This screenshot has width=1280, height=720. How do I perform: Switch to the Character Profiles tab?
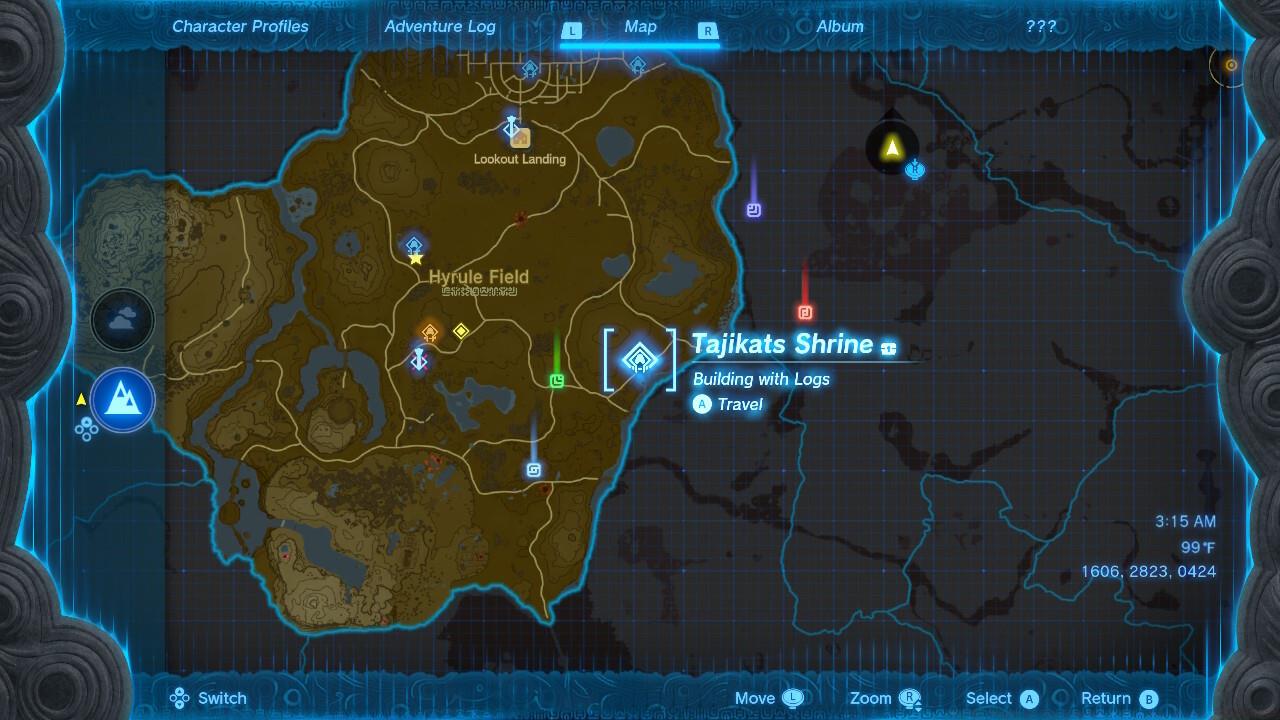[239, 26]
